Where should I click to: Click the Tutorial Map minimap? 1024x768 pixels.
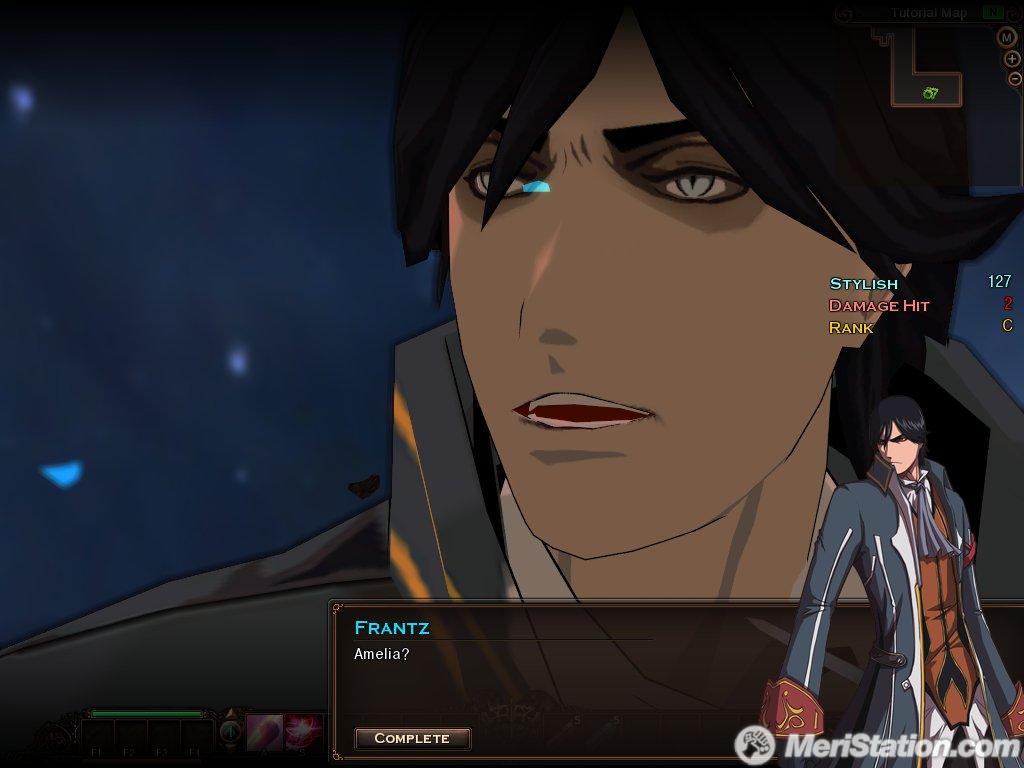(926, 68)
